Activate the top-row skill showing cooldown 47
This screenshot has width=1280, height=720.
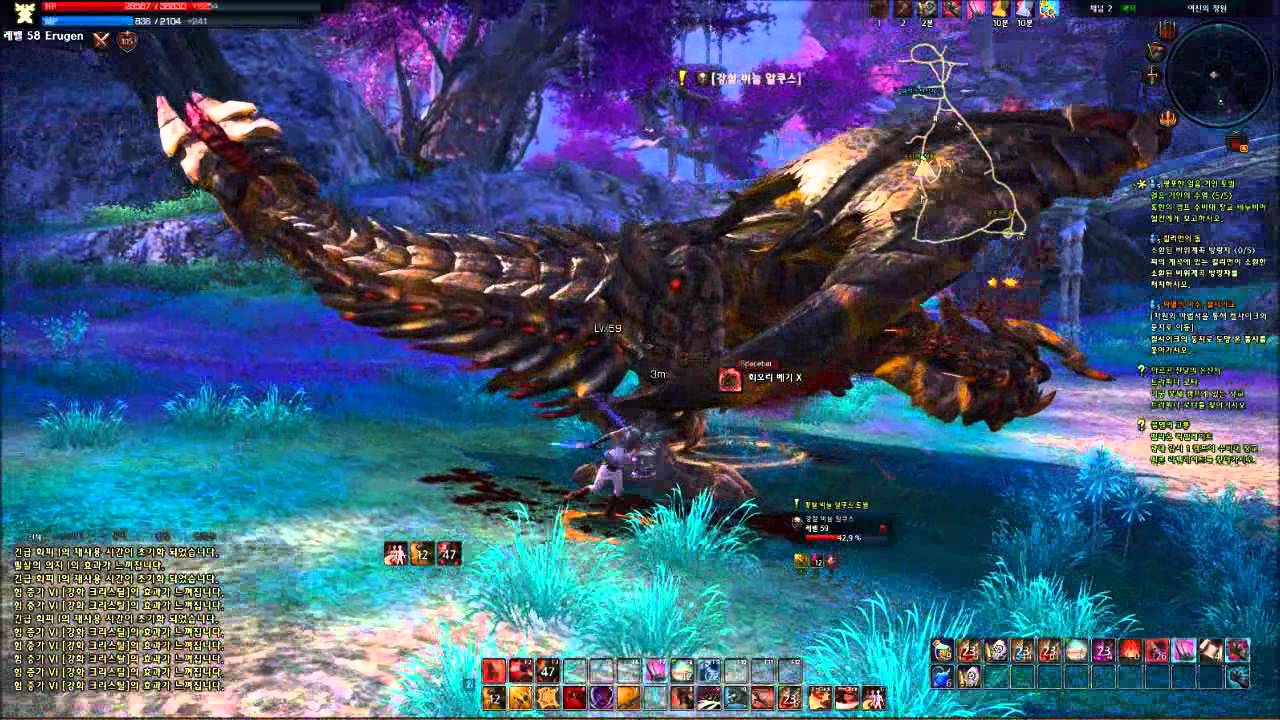547,670
